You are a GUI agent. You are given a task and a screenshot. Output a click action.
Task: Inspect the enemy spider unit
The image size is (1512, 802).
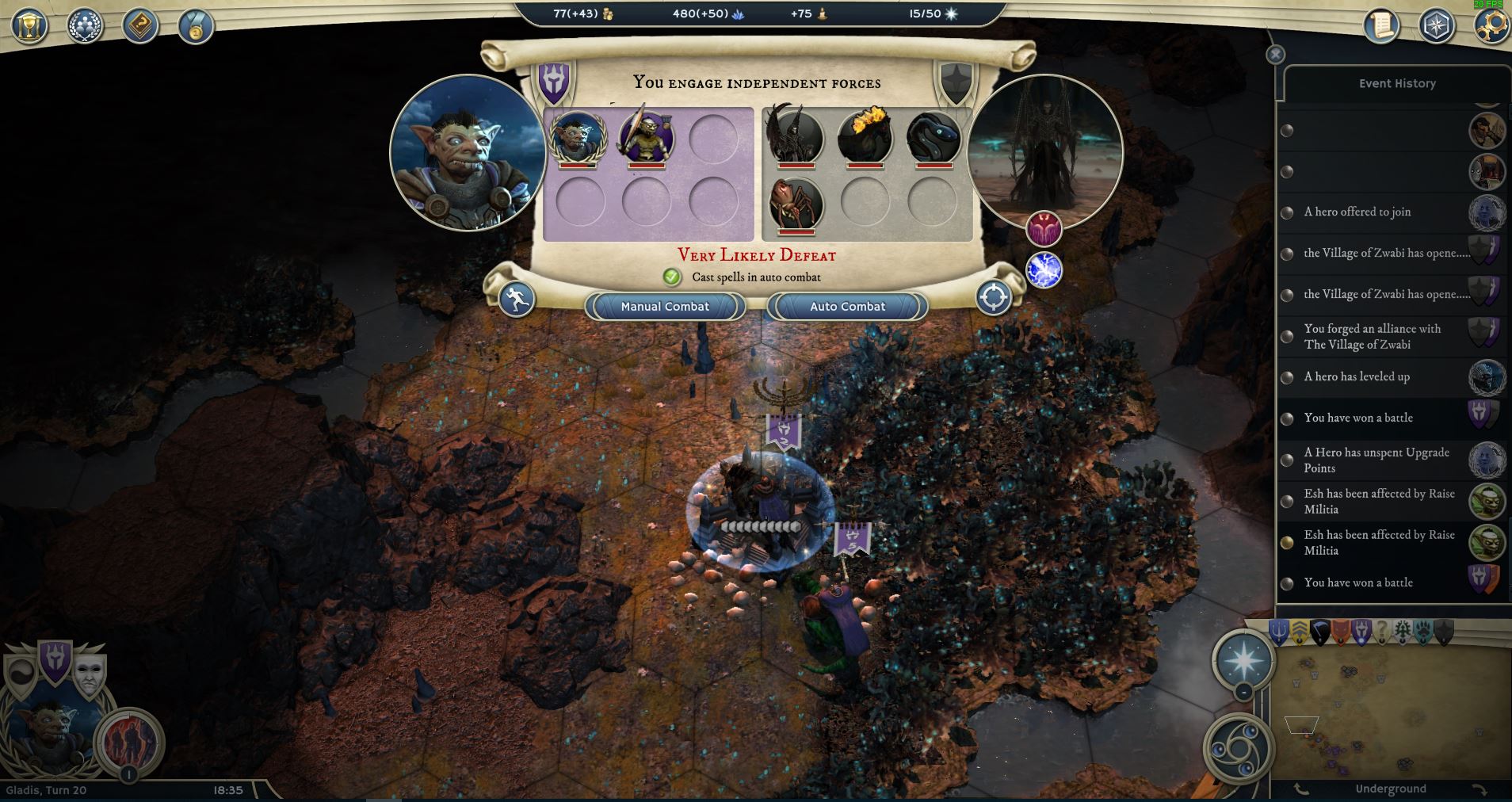pyautogui.click(x=796, y=203)
